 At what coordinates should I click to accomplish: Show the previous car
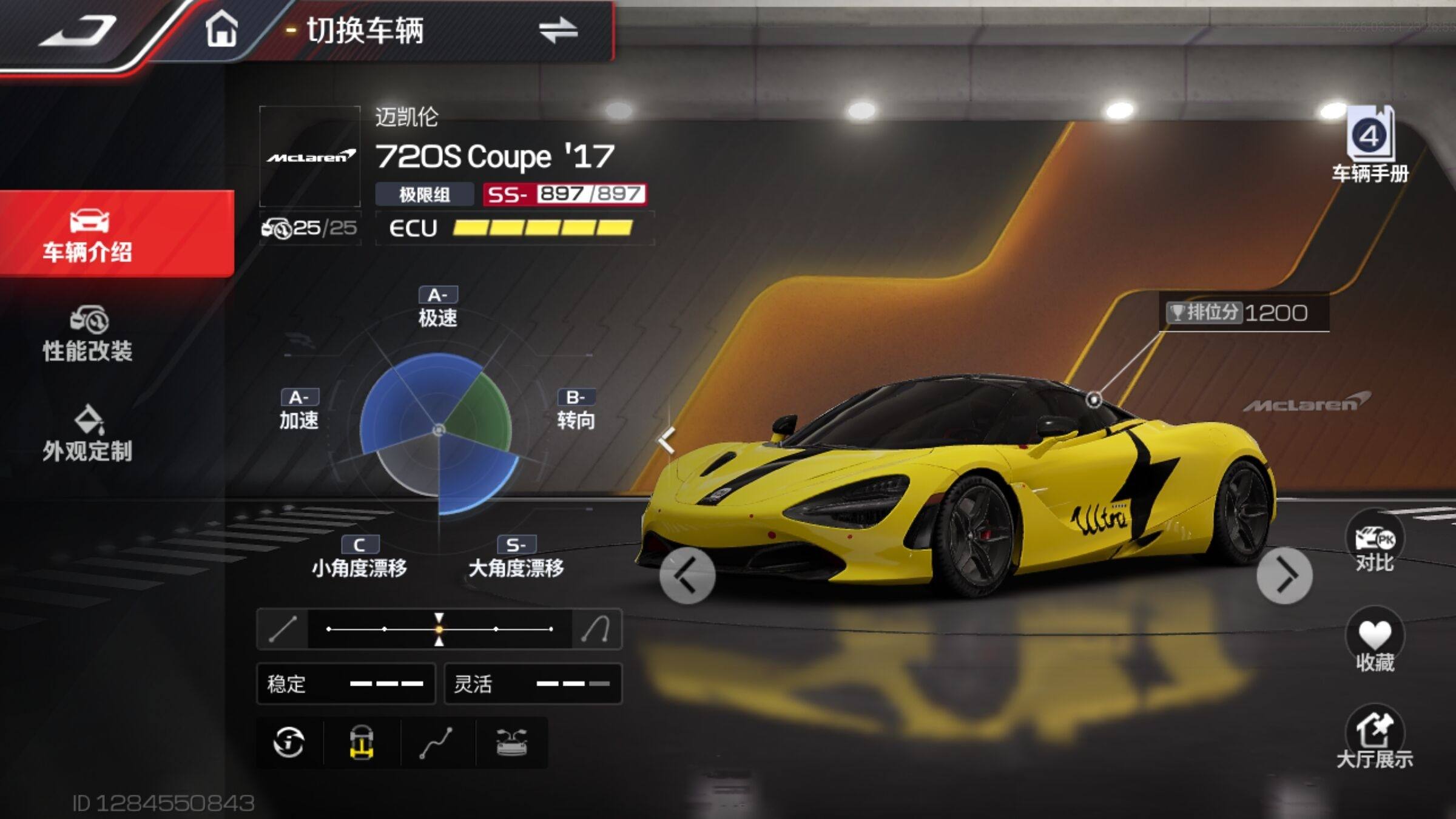[x=687, y=576]
